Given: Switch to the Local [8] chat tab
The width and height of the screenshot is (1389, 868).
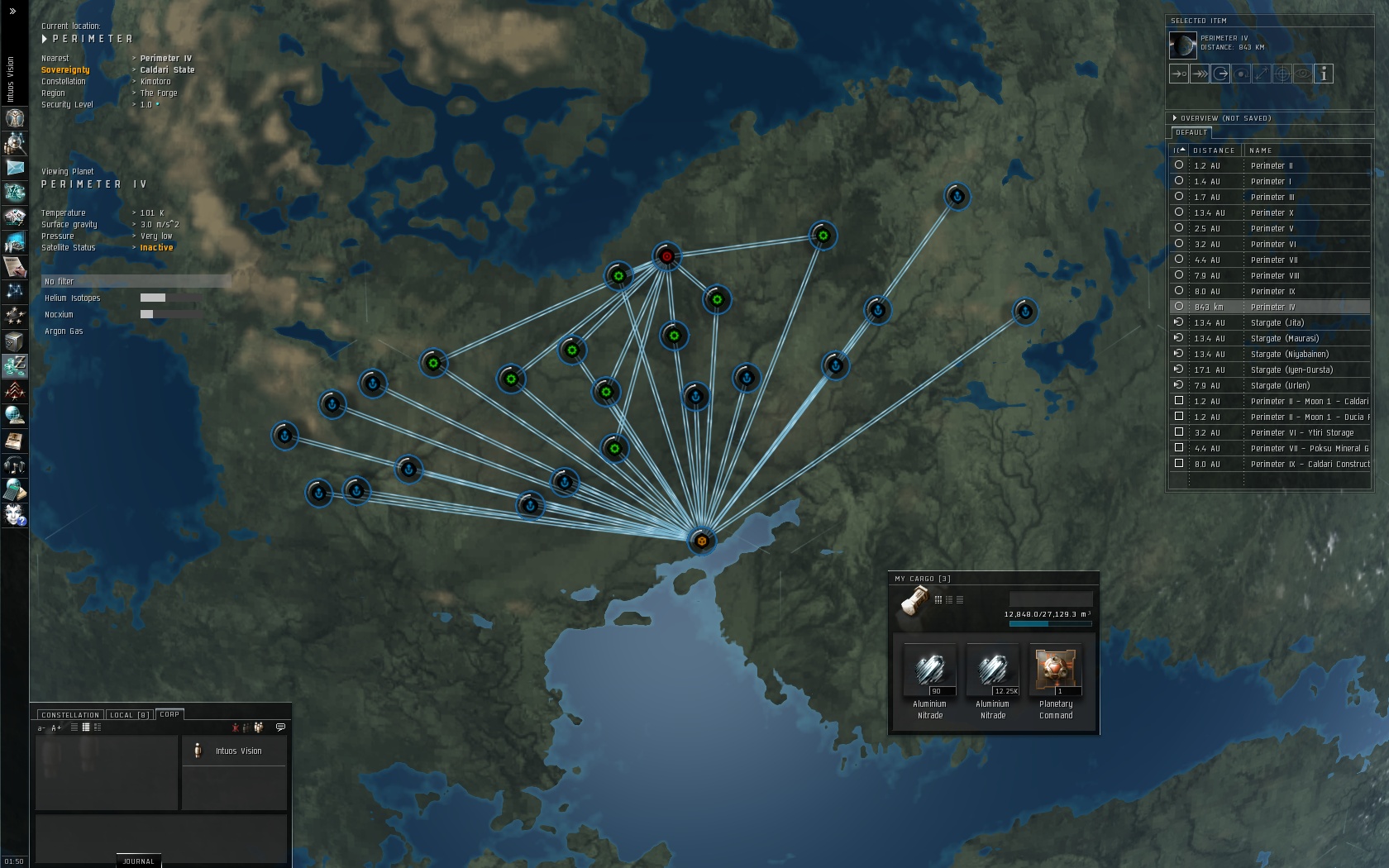Looking at the screenshot, I should pyautogui.click(x=129, y=714).
